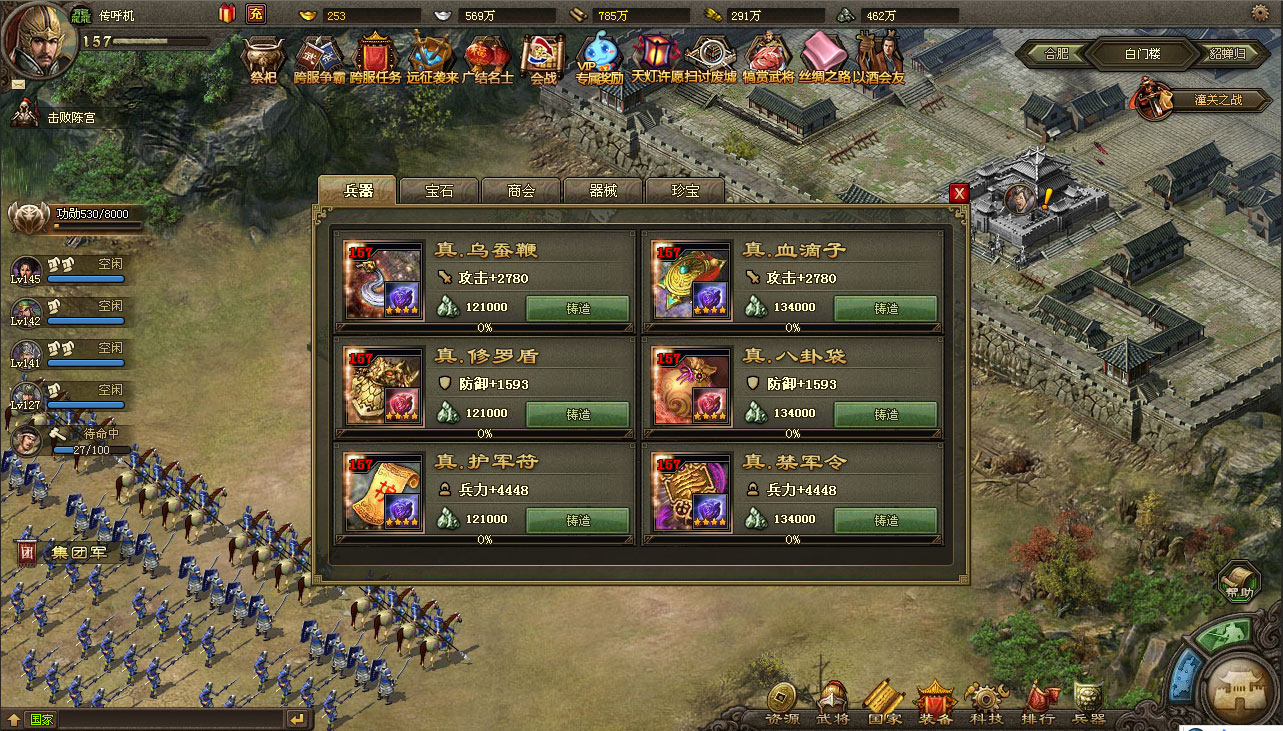Forge the 真.血滴子 weapon

886,308
